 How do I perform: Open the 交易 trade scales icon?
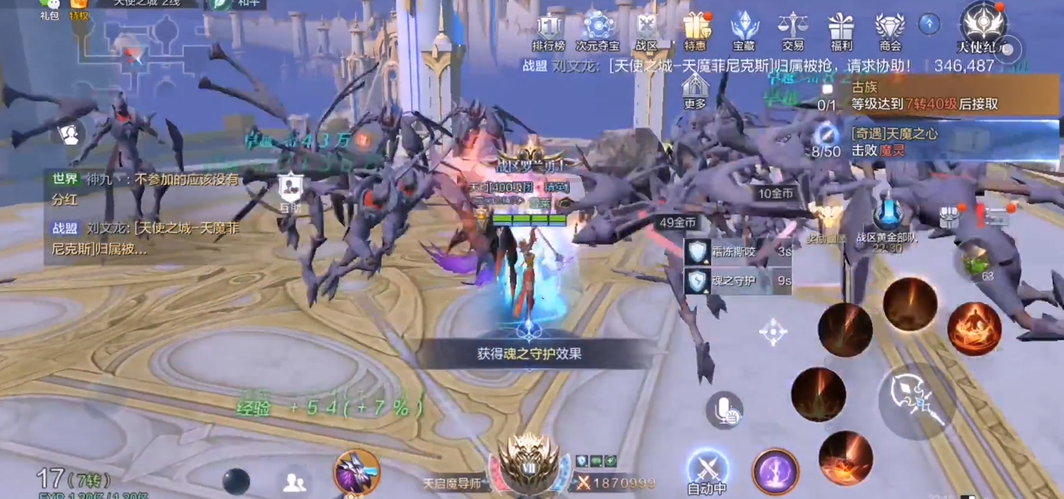(x=793, y=30)
